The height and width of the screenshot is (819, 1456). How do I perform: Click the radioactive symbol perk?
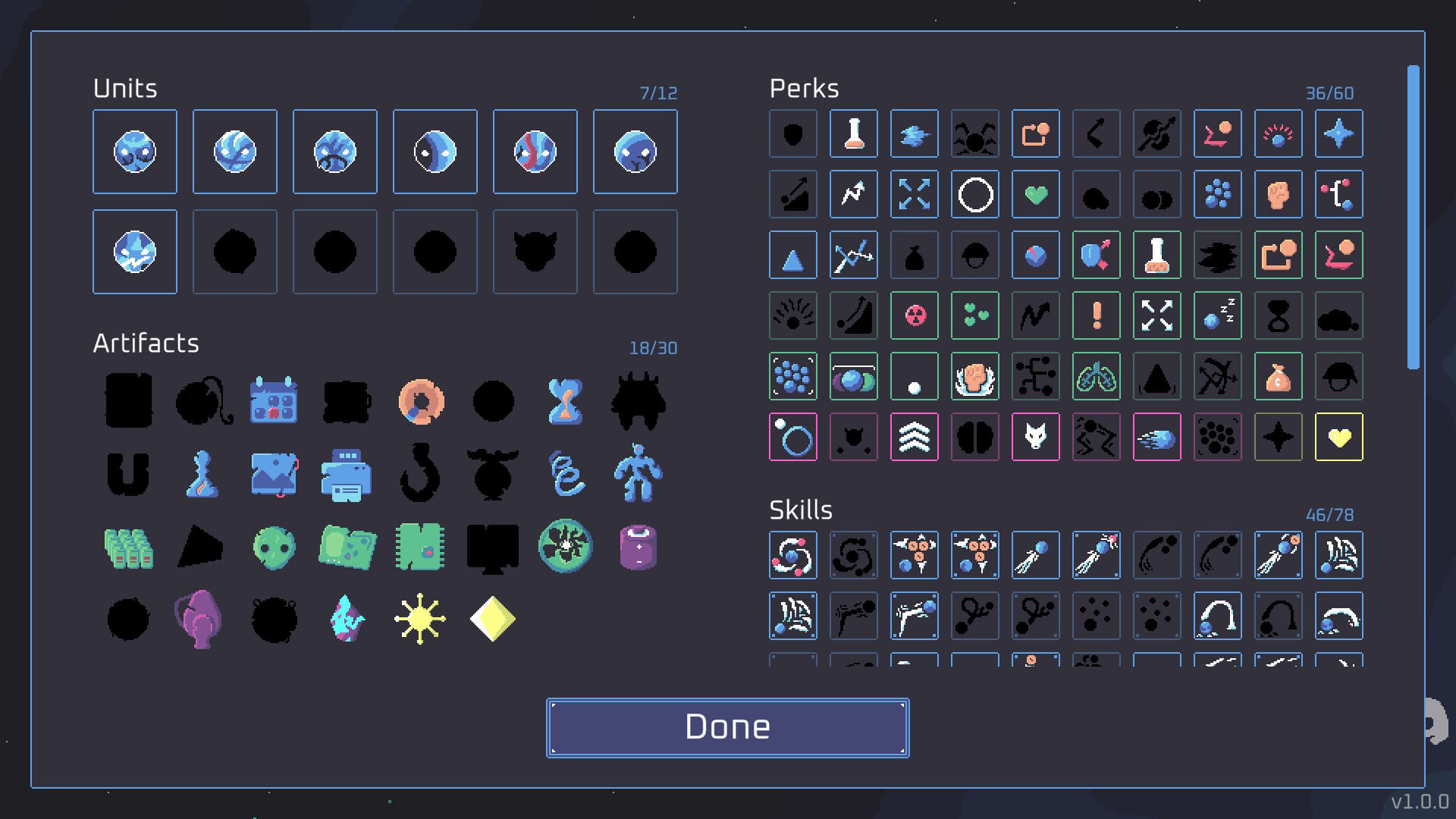[x=915, y=315]
